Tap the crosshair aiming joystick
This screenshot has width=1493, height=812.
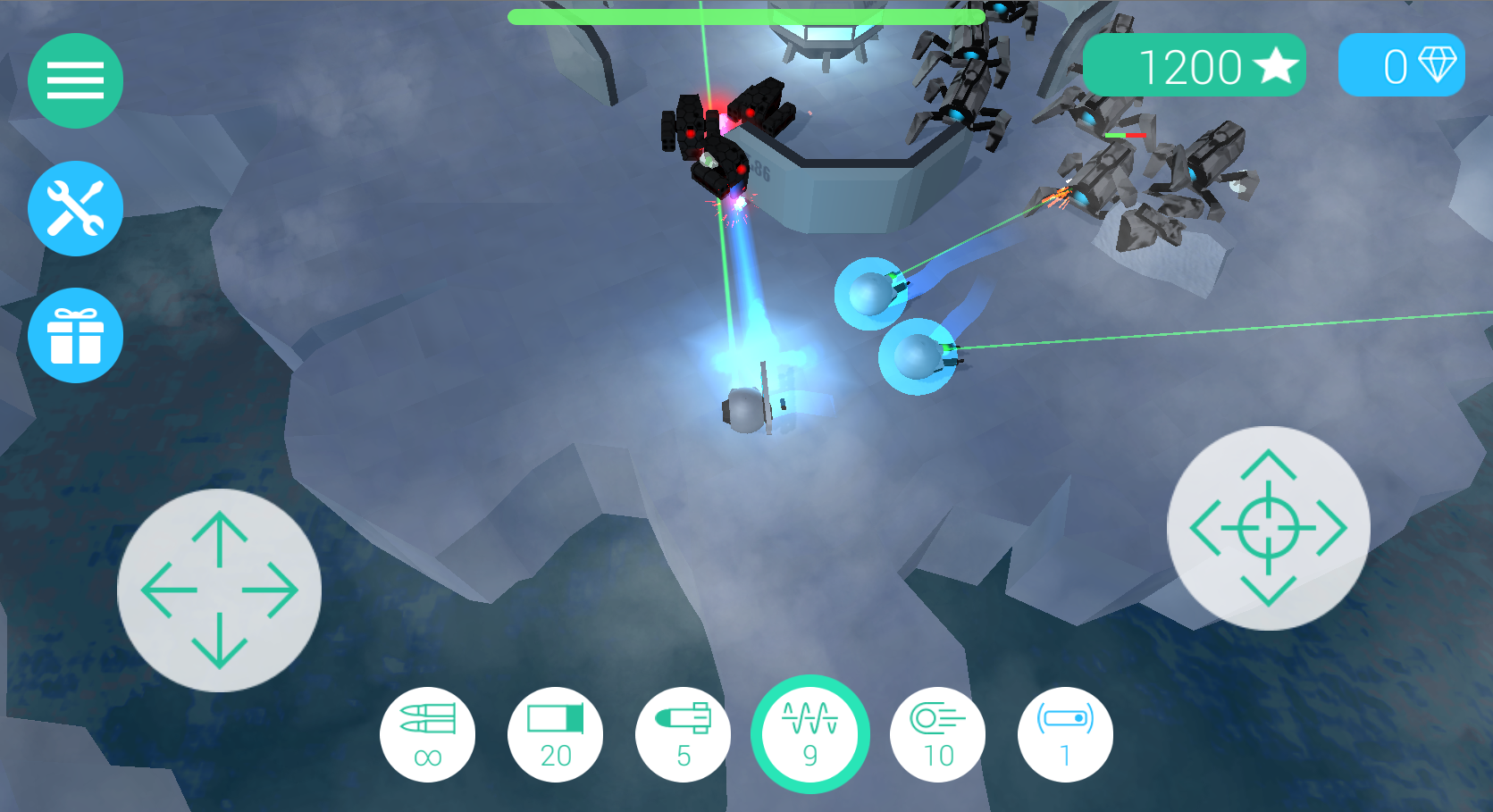click(x=1268, y=528)
